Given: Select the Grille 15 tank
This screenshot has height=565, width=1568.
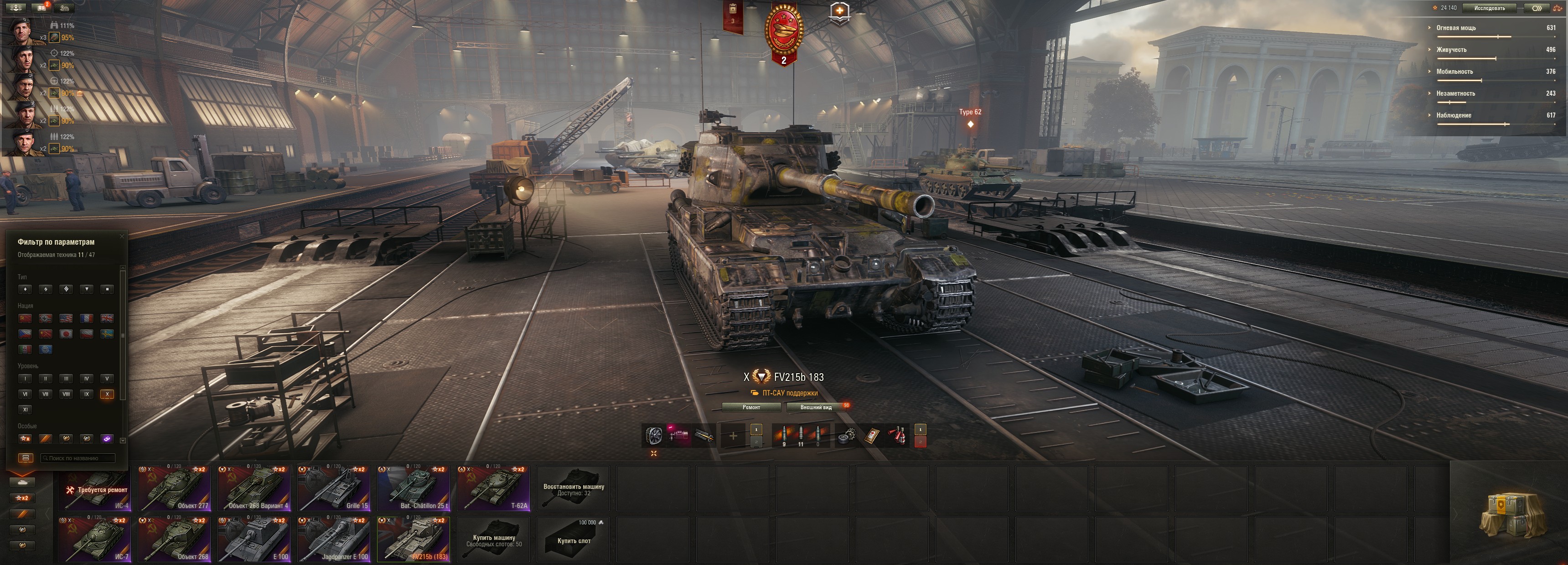Looking at the screenshot, I should pos(334,488).
